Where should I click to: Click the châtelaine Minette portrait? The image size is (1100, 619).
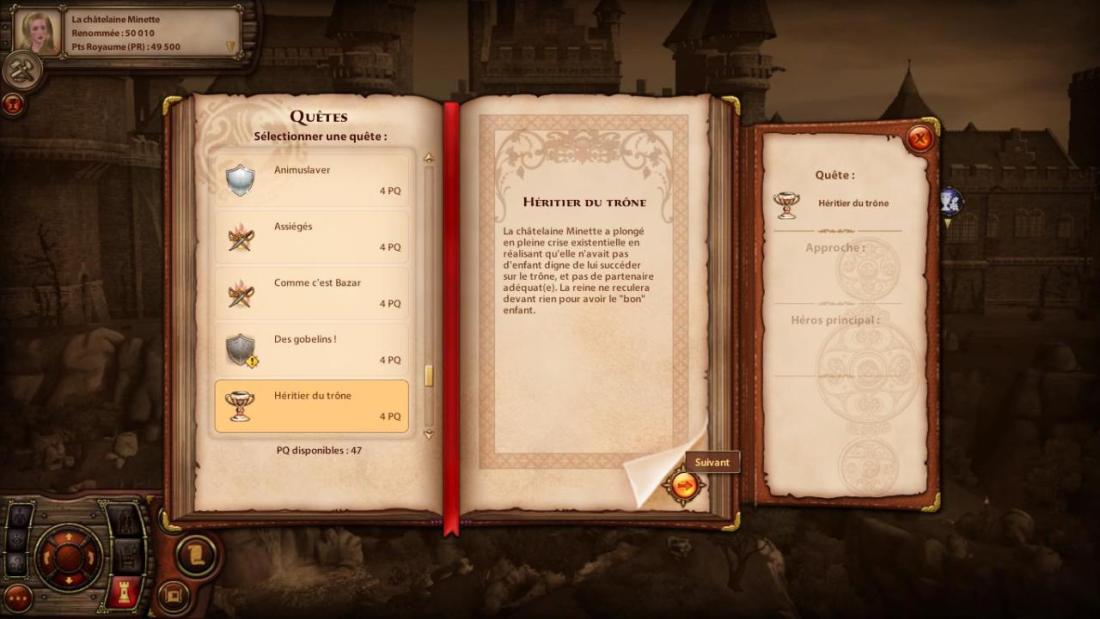pyautogui.click(x=37, y=32)
